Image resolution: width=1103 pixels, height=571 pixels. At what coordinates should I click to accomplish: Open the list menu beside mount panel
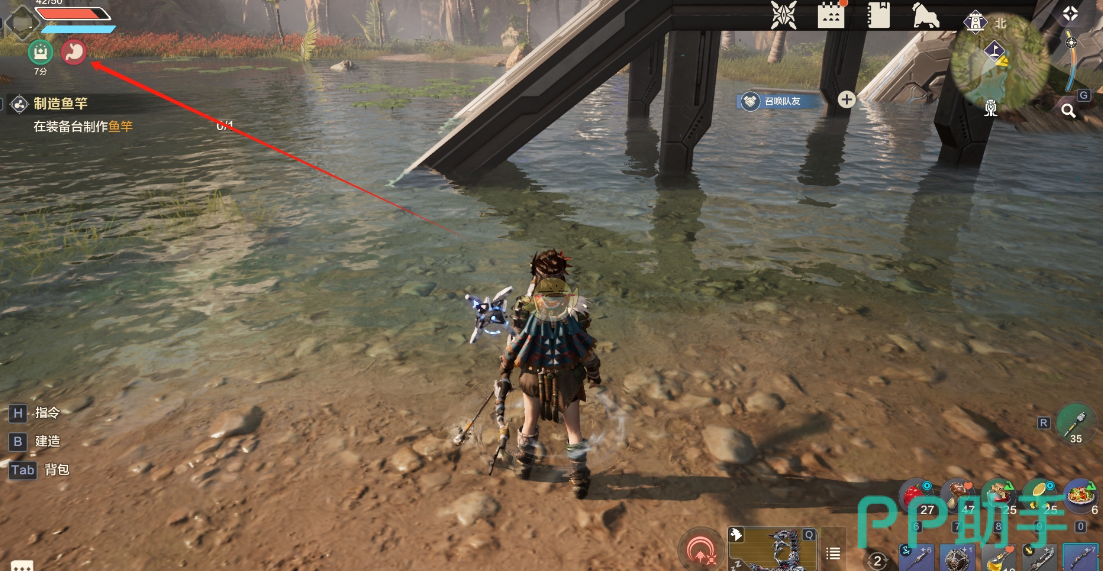tap(832, 554)
